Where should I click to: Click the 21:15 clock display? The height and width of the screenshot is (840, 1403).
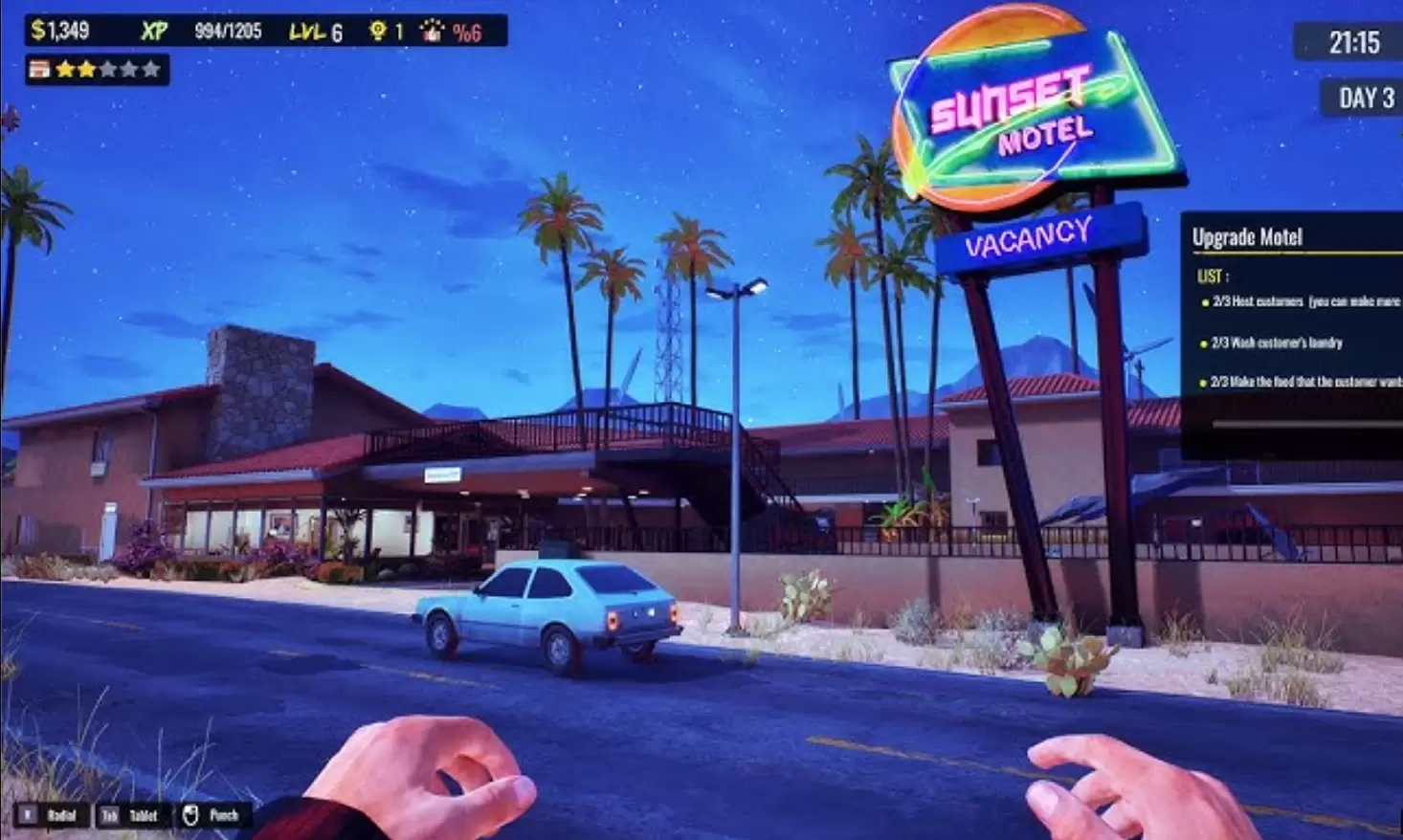point(1354,41)
